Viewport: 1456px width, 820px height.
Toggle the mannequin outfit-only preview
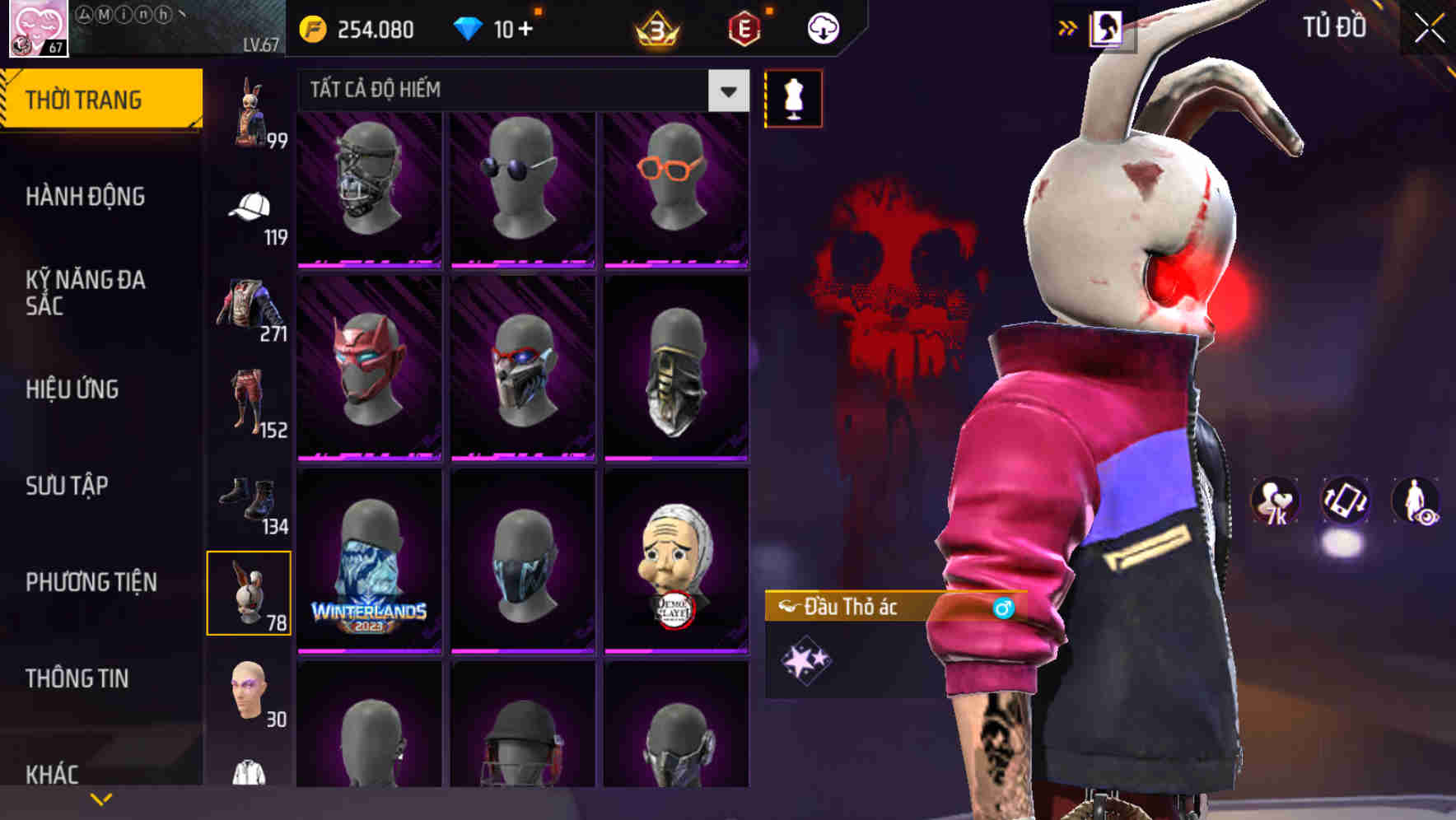[793, 98]
